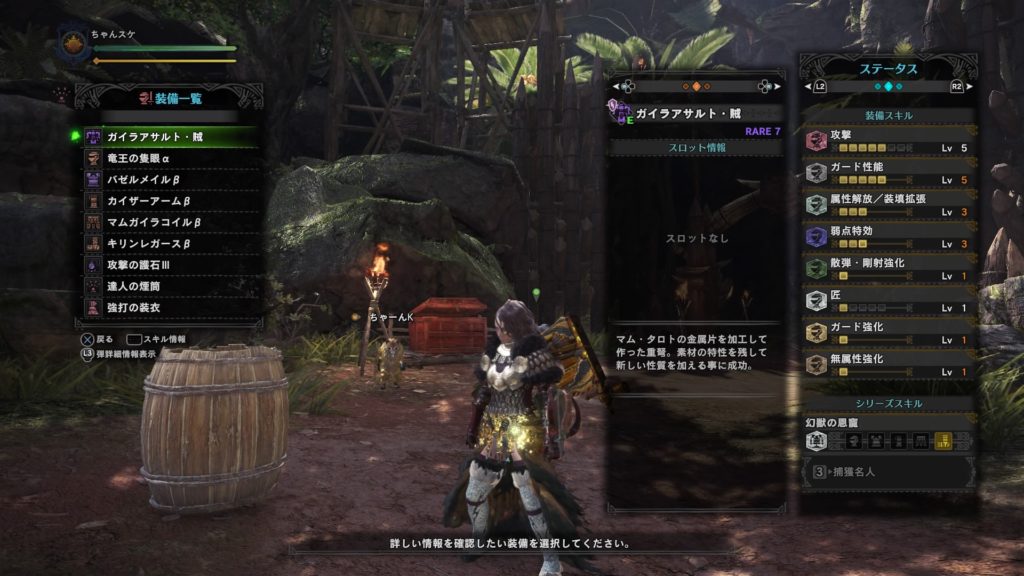Select ガイラアサルト・賊 in the equipment list
Screen dimensions: 1024x576
[168, 136]
